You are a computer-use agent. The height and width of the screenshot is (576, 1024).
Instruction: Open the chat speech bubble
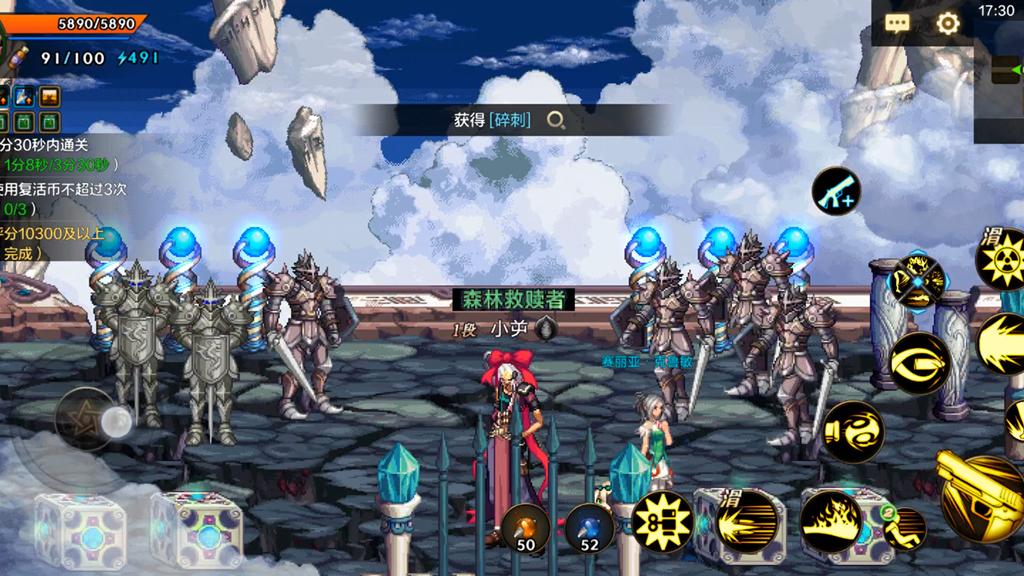[897, 23]
